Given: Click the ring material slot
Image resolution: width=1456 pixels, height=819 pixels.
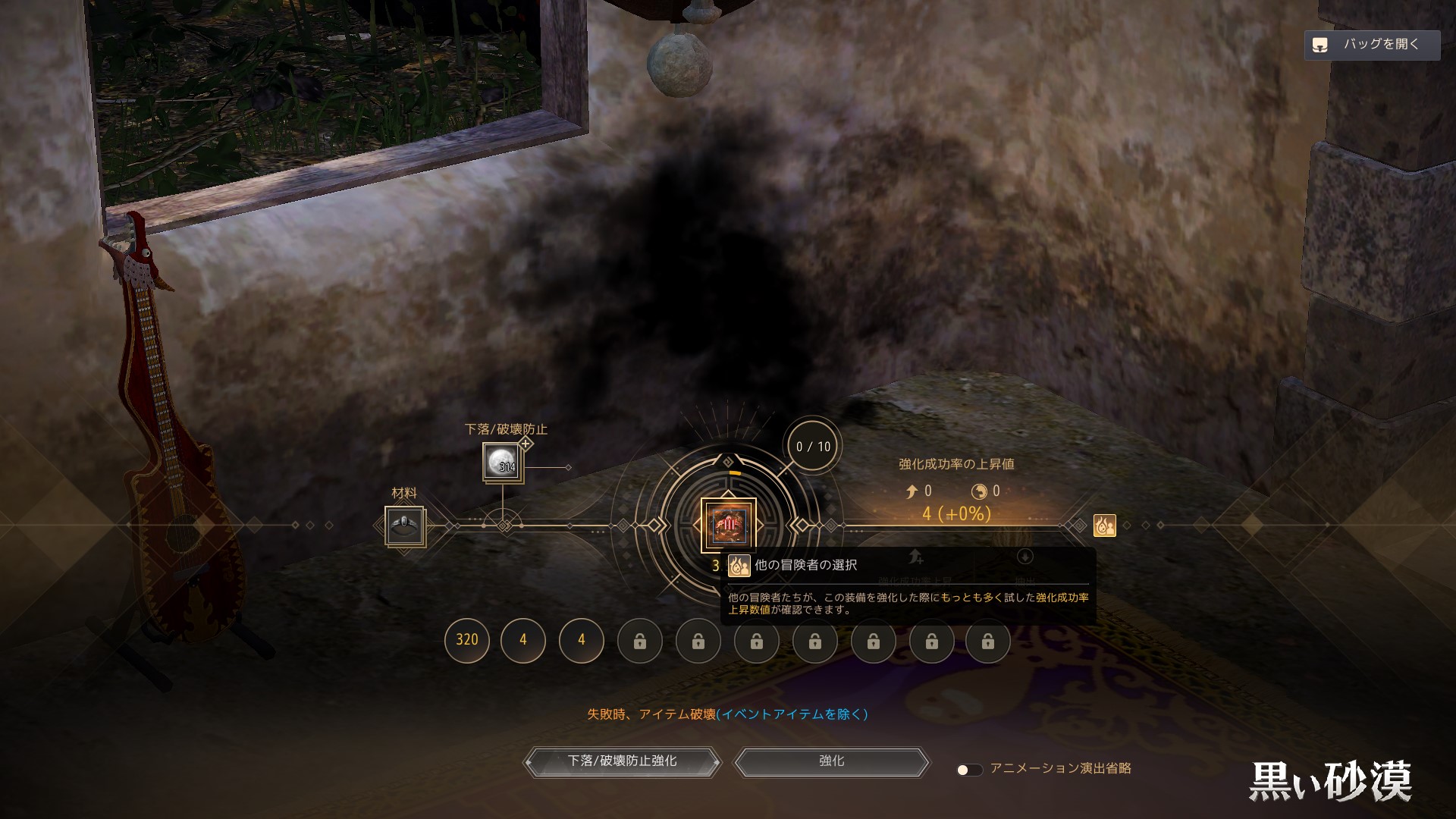Looking at the screenshot, I should click(x=405, y=527).
